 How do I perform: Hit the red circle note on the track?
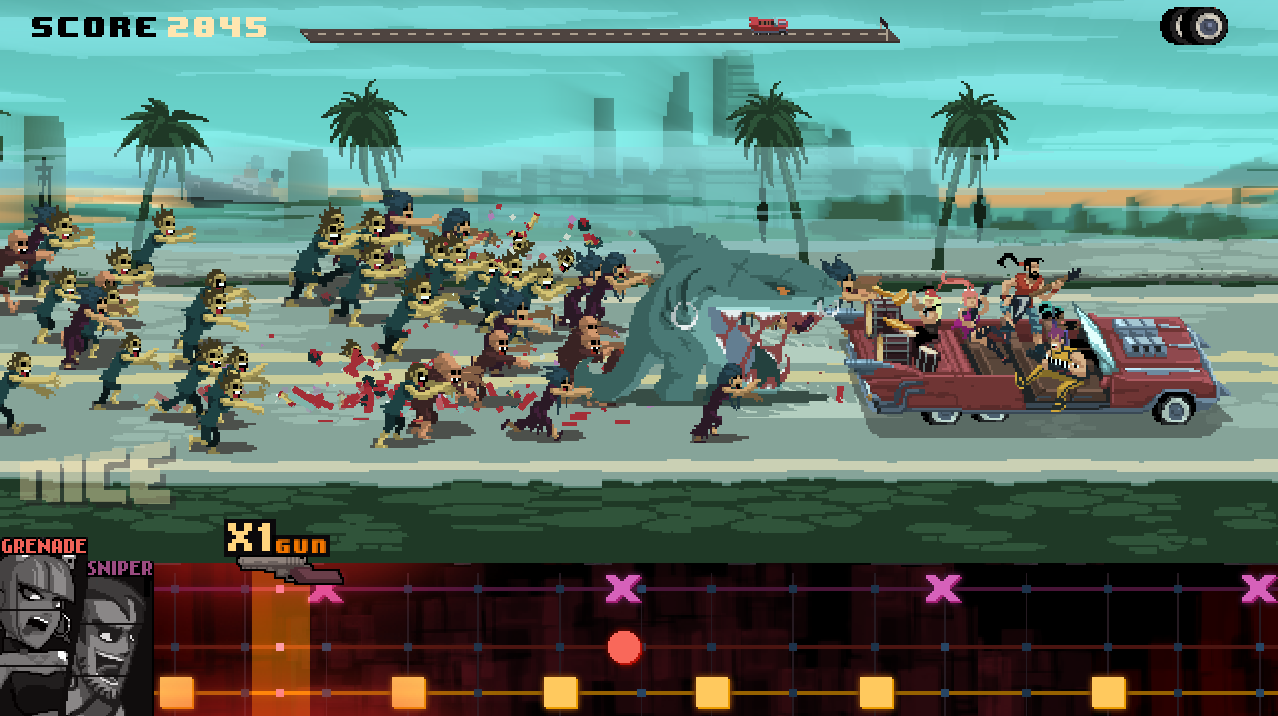click(624, 647)
